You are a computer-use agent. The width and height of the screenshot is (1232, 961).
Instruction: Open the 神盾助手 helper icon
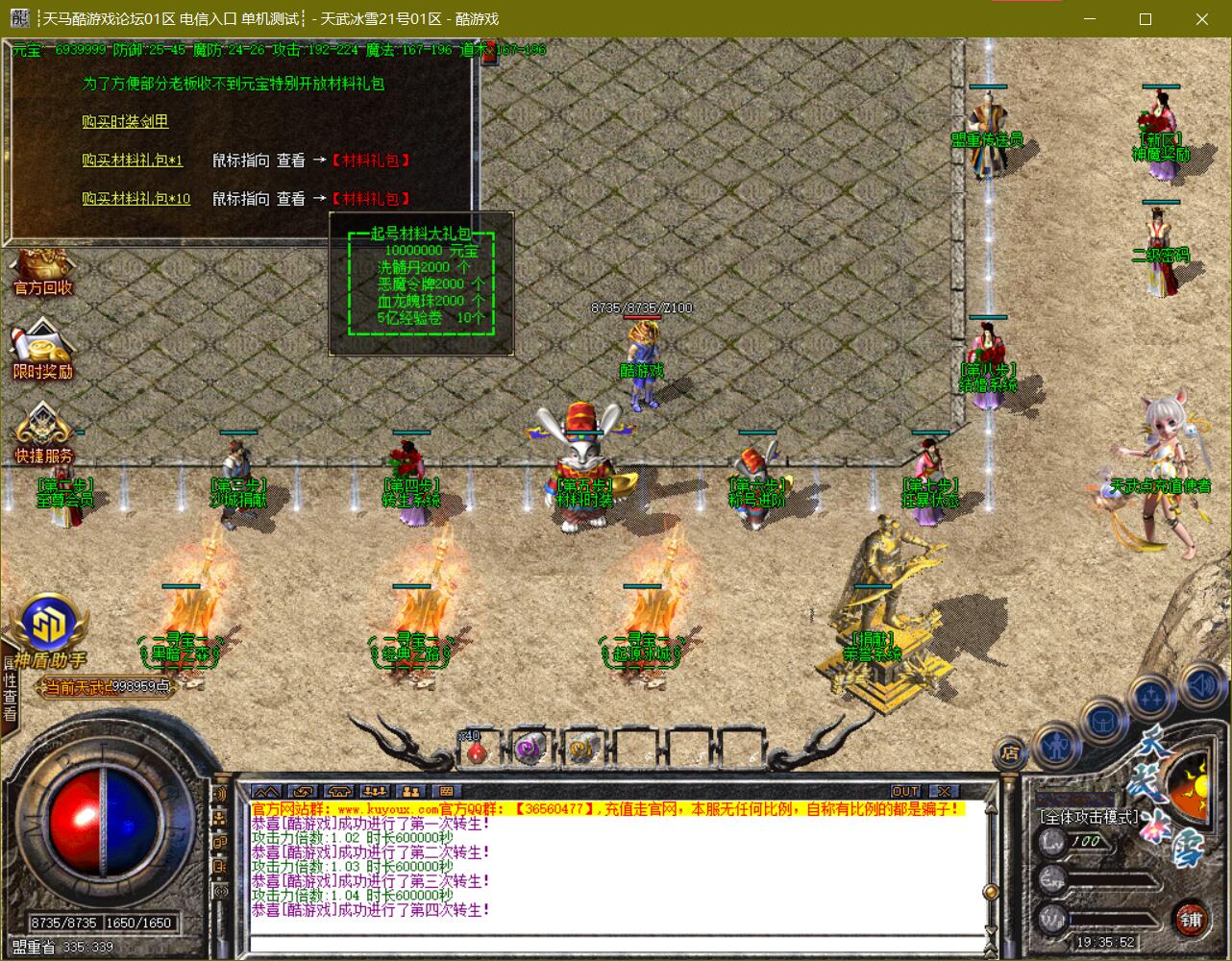(49, 631)
